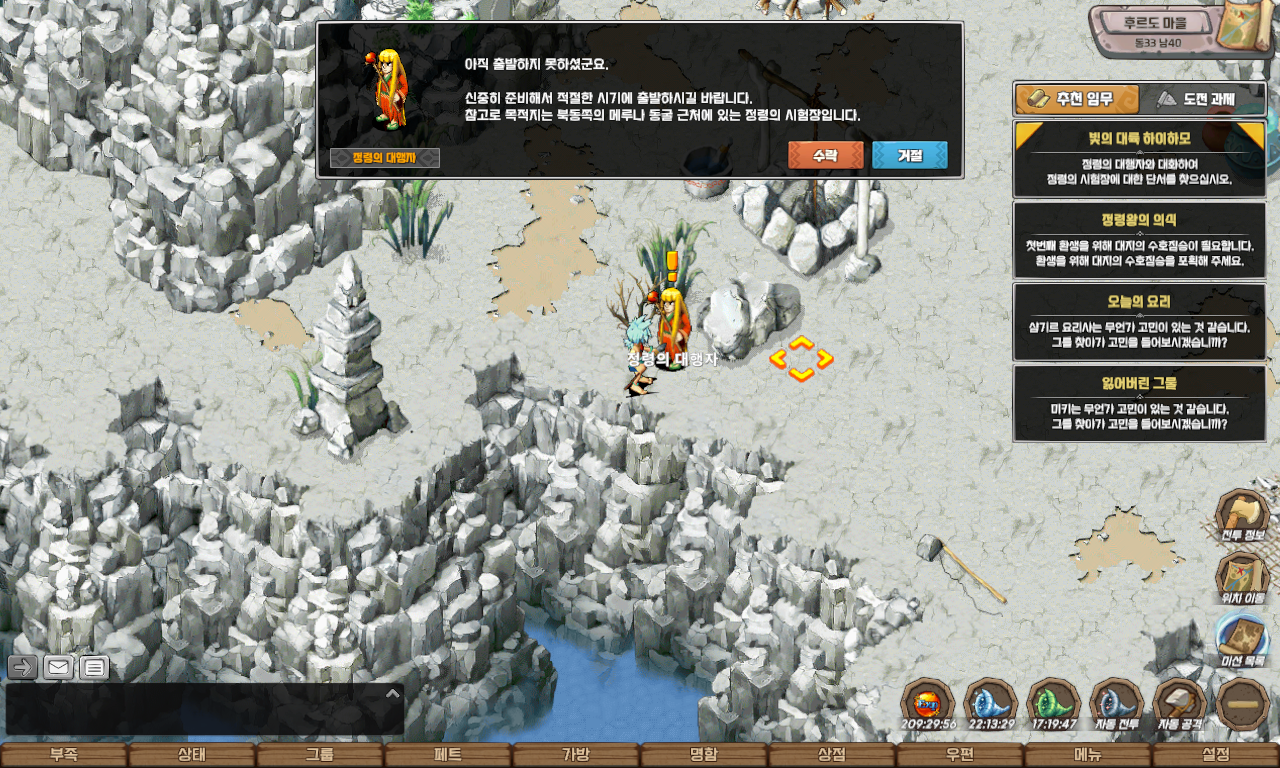Open the 상점 shop menu

(x=832, y=755)
